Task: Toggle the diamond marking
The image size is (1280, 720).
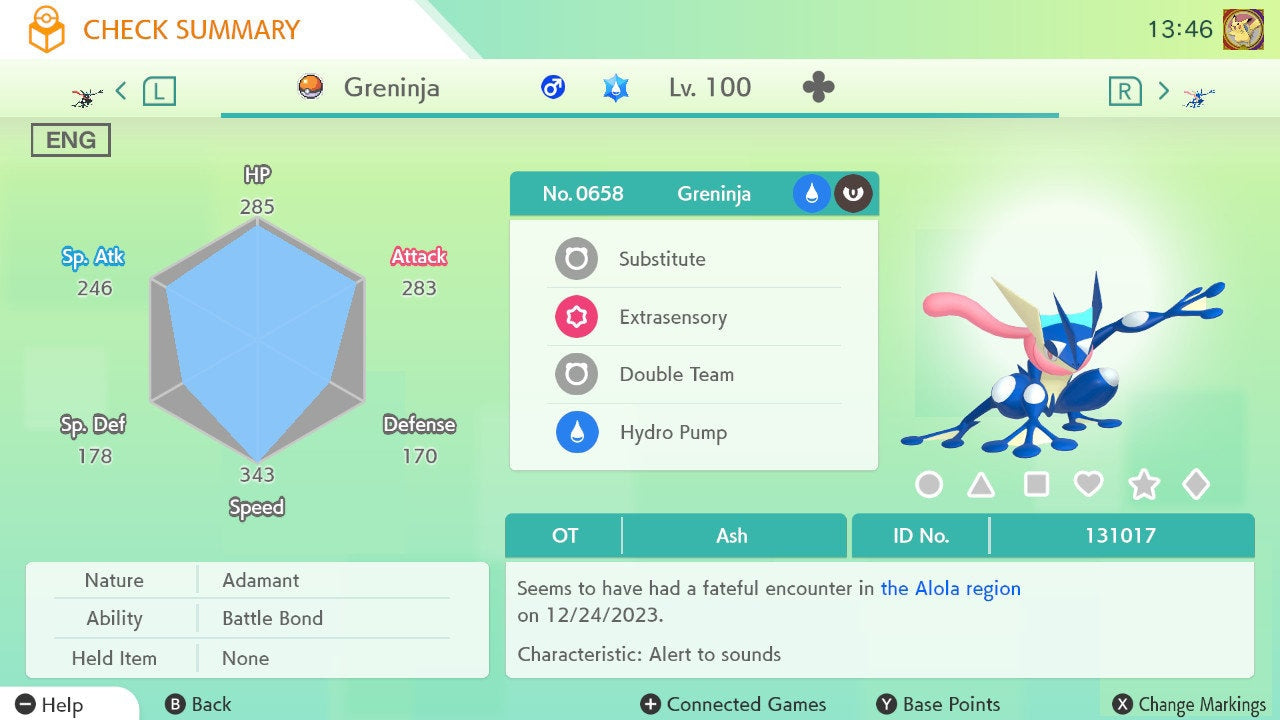Action: click(x=1196, y=485)
